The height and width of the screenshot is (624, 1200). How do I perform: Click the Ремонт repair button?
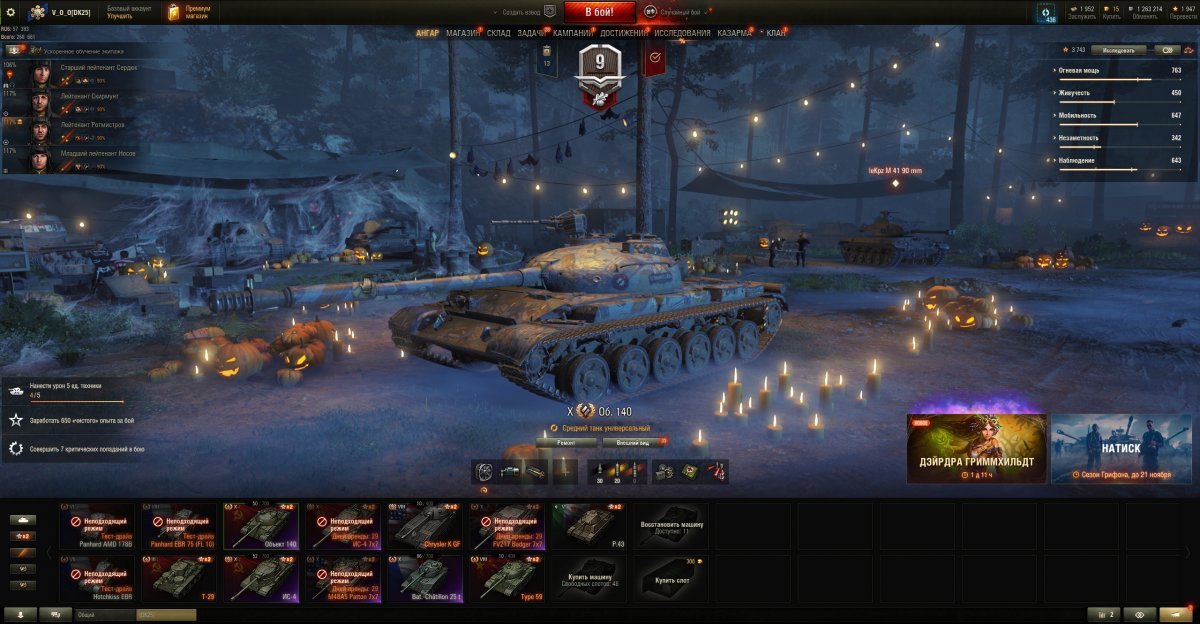[566, 441]
